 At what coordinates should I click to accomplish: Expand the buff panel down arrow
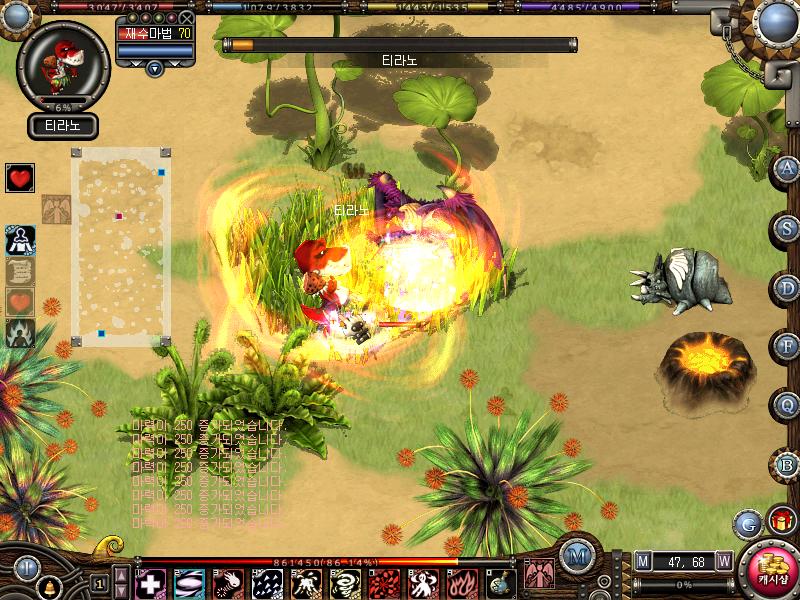pos(154,68)
